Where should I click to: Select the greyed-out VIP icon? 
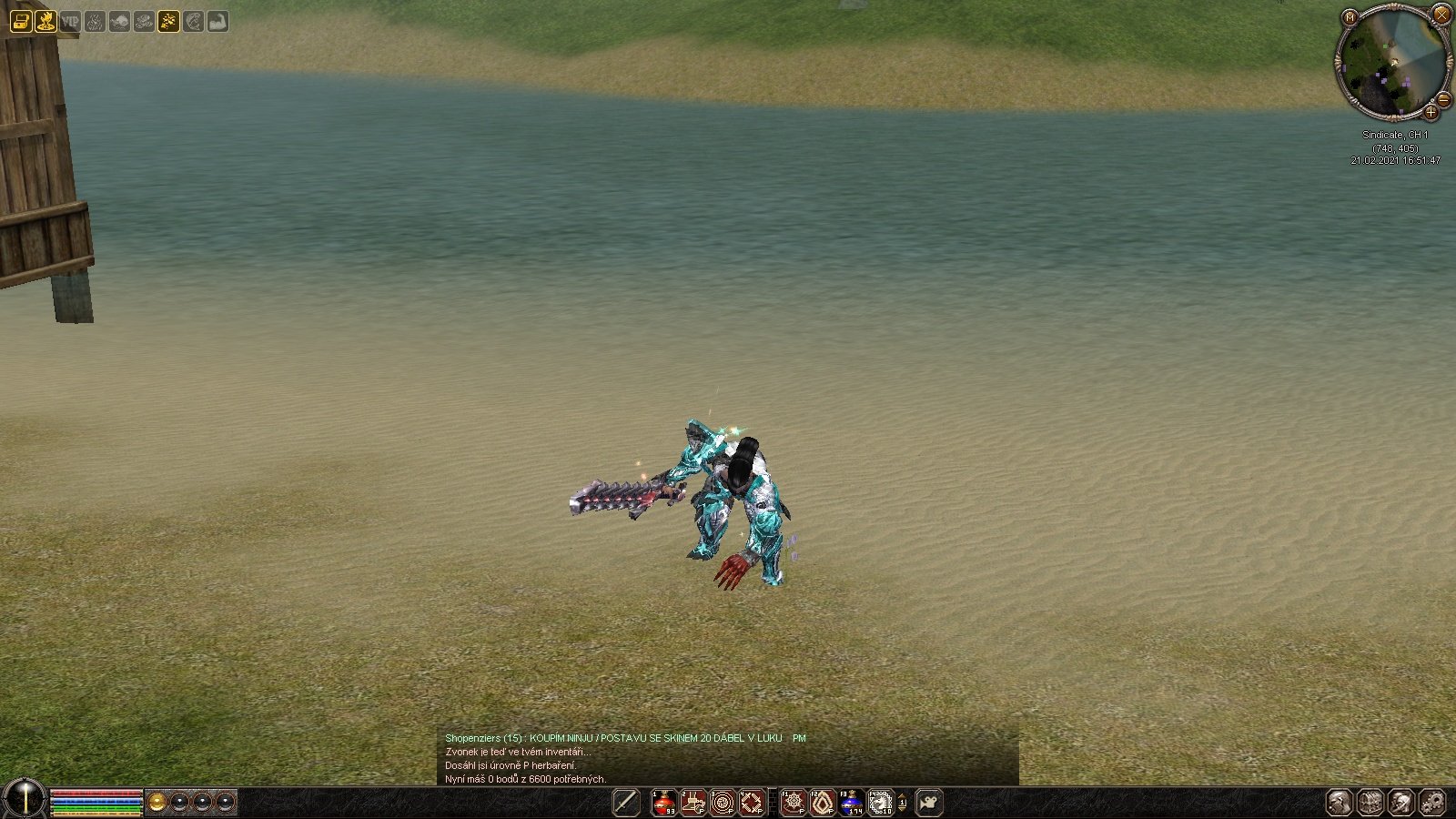tap(70, 21)
